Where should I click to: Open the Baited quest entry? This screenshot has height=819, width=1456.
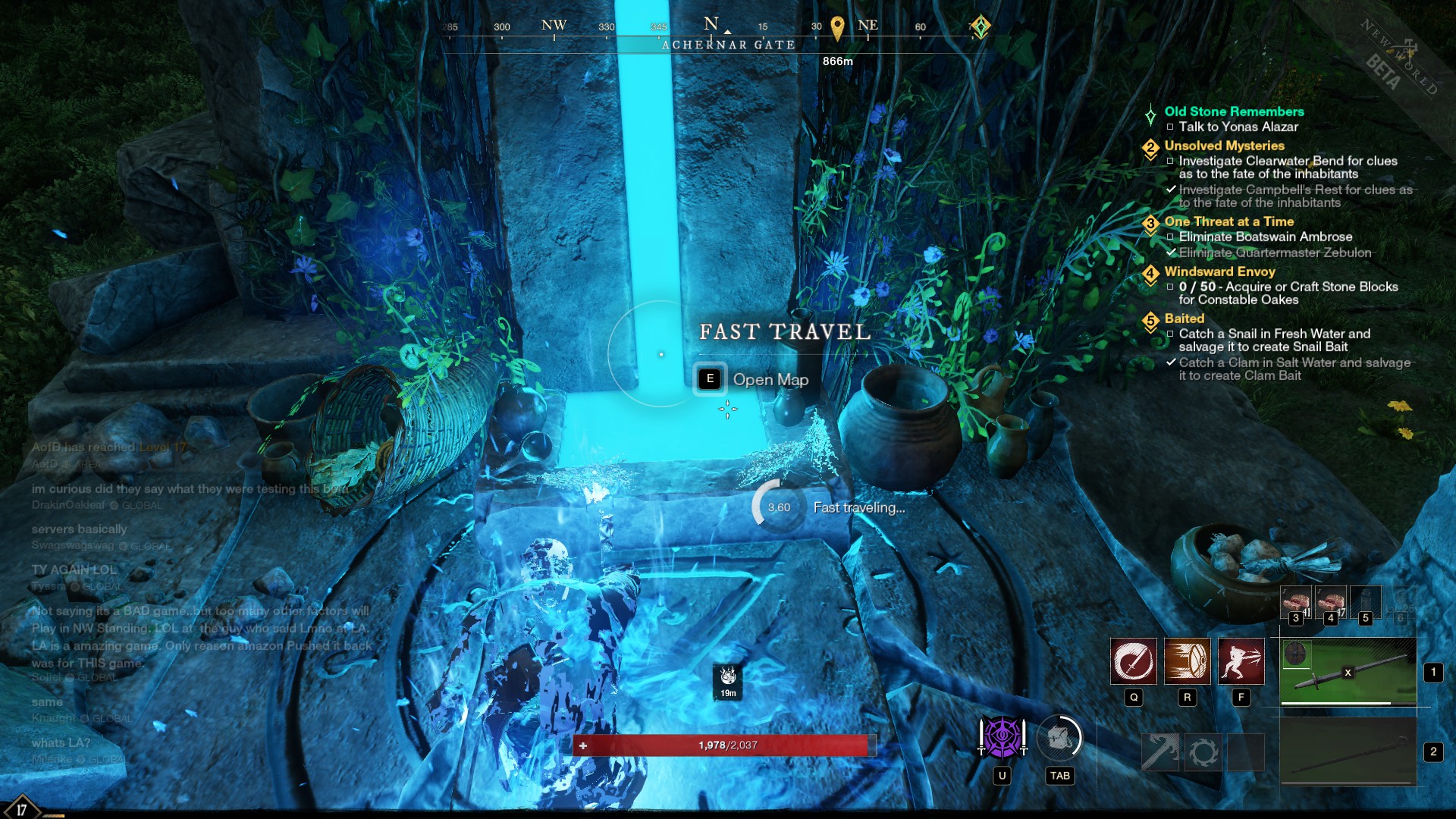click(1184, 318)
